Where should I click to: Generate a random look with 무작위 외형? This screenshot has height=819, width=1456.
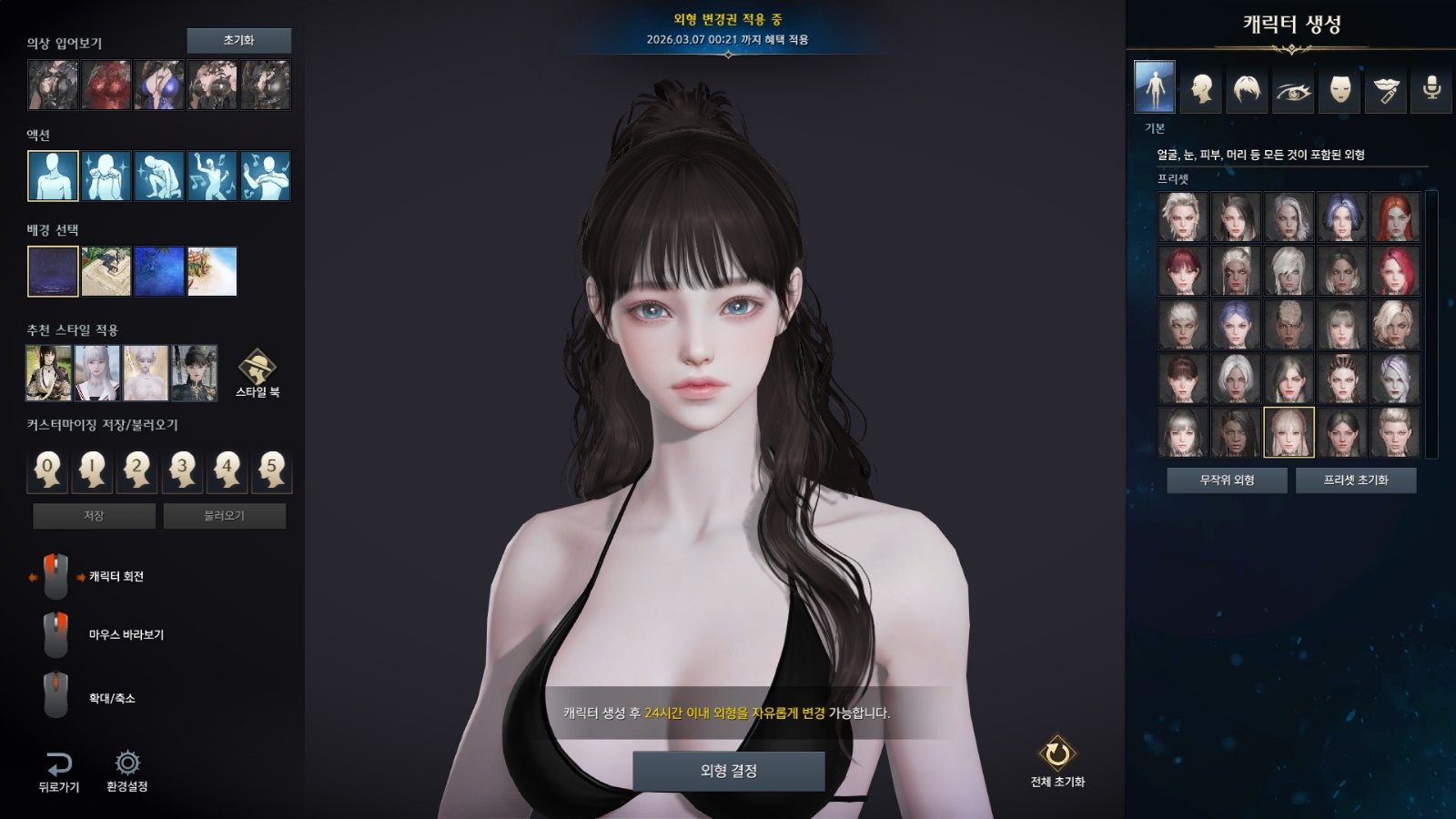1227,480
